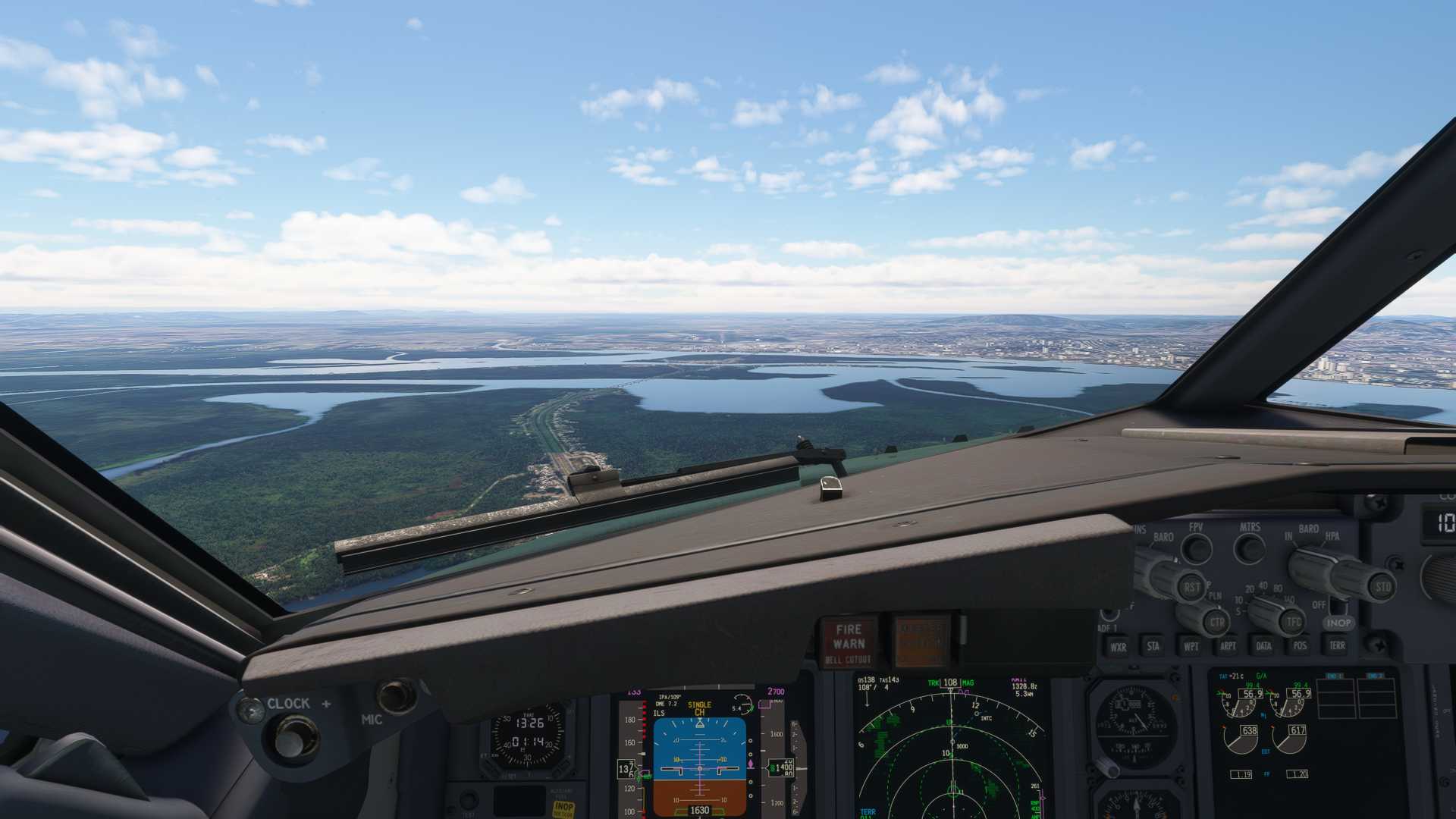
Task: Toggle the TFC traffic display button
Action: (1293, 622)
